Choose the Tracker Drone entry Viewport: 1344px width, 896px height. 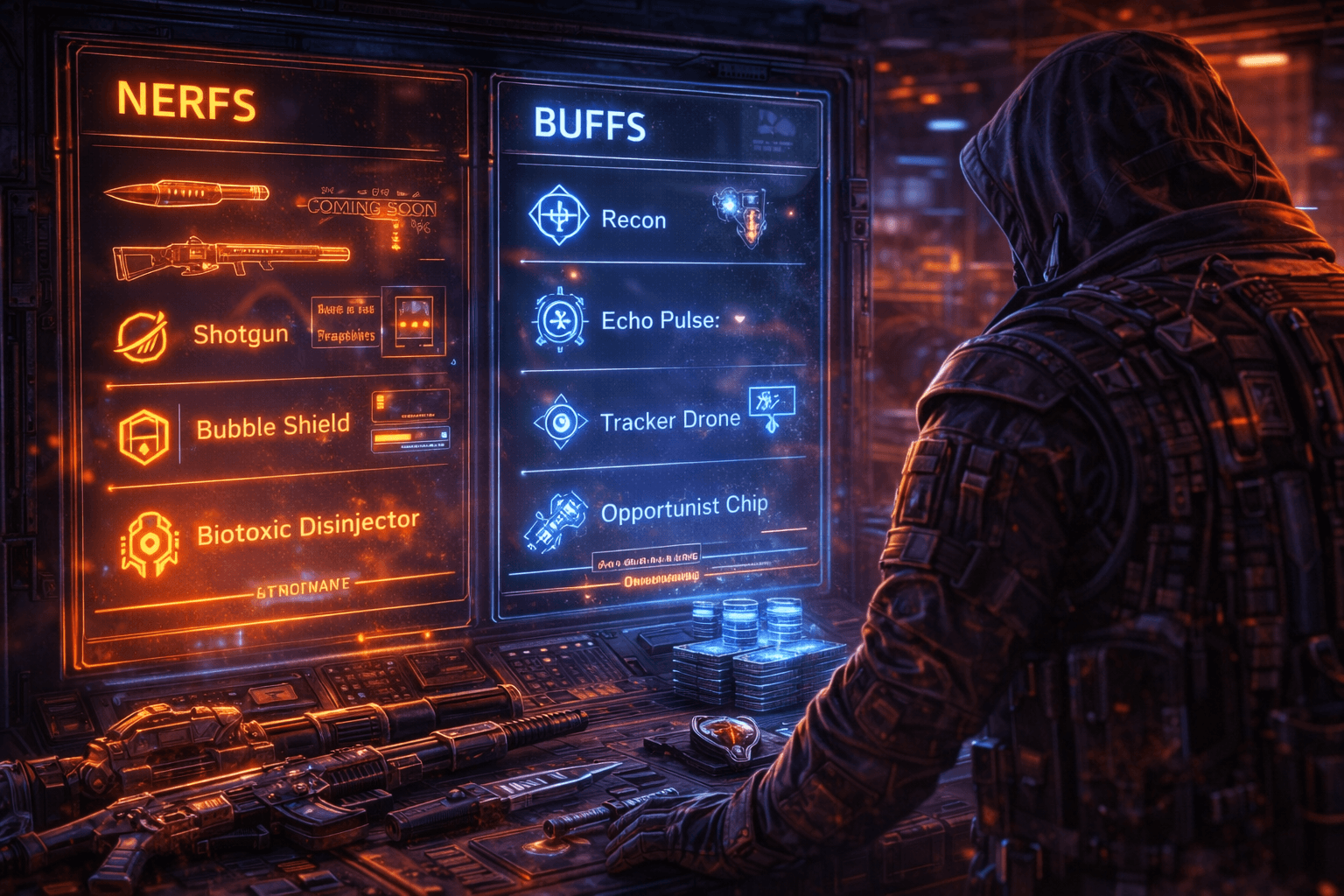pyautogui.click(x=670, y=421)
